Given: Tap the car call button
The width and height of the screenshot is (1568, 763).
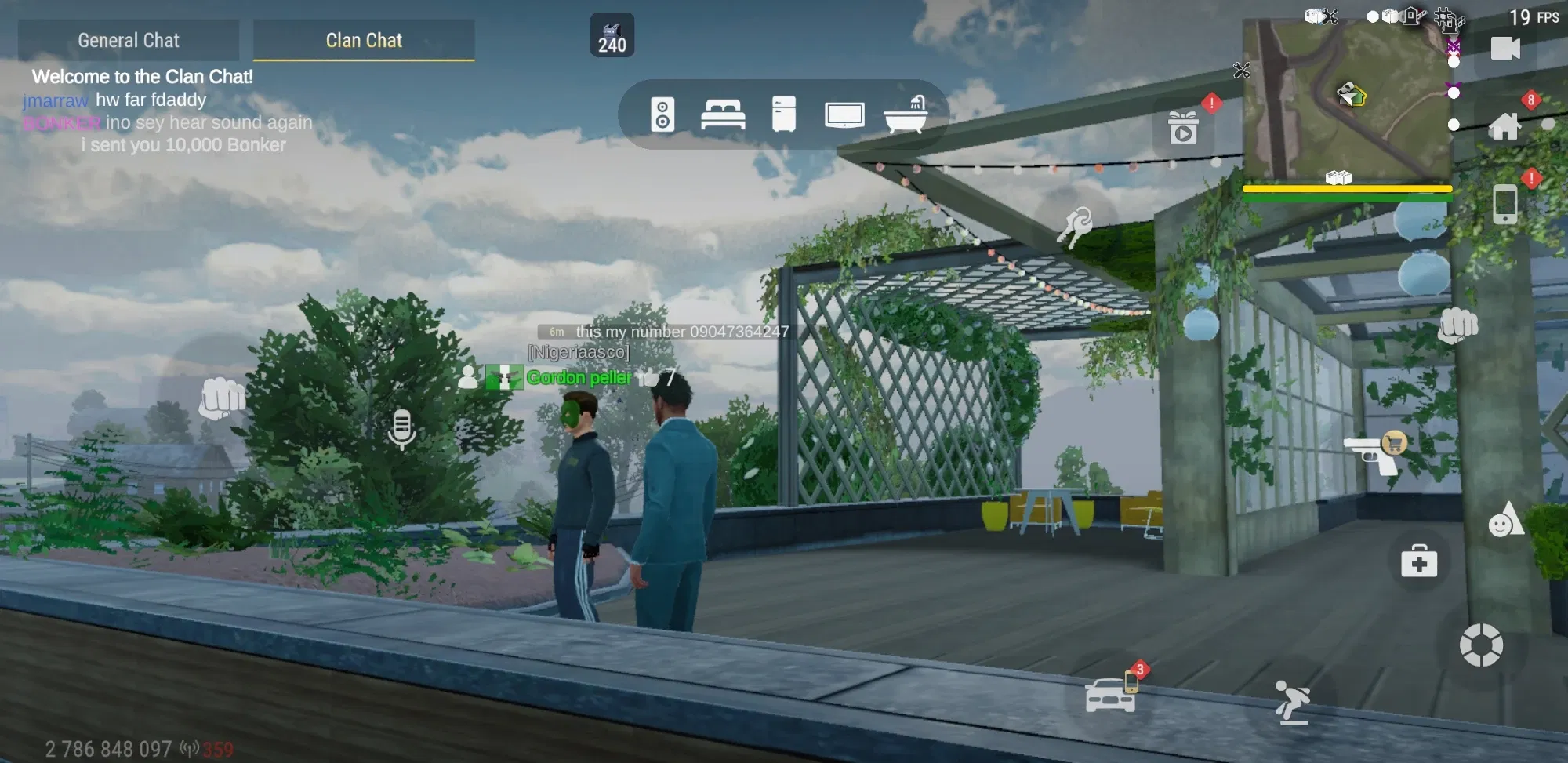Looking at the screenshot, I should tap(1110, 694).
